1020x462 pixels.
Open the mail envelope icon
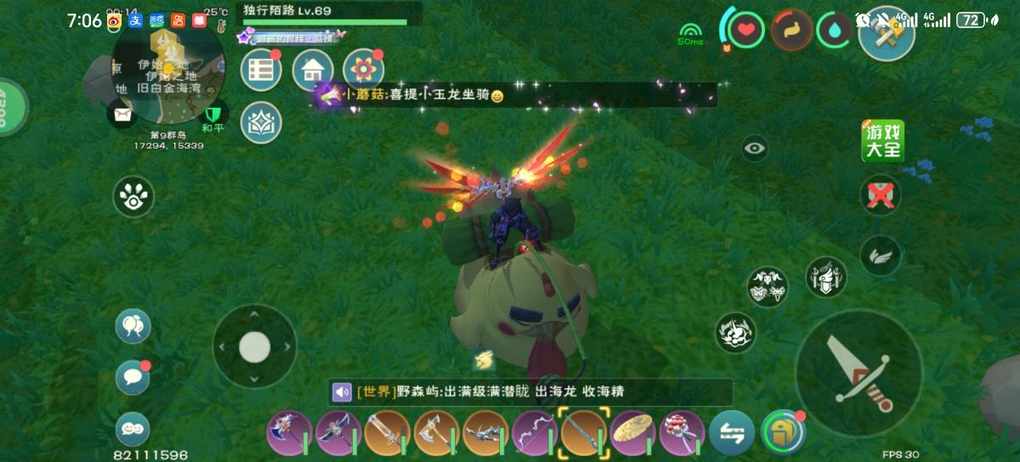pos(122,115)
